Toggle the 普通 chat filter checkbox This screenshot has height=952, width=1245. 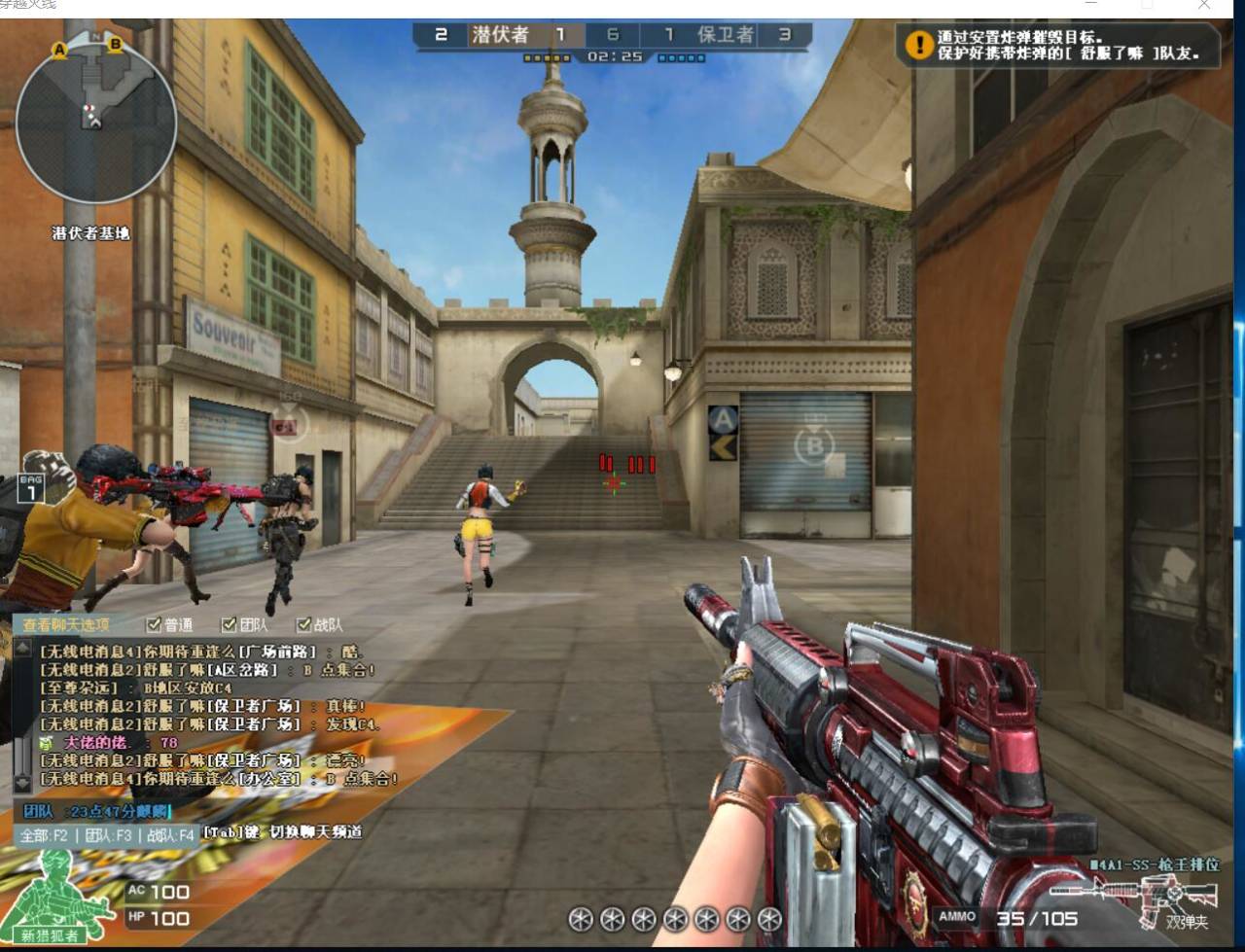pyautogui.click(x=154, y=624)
